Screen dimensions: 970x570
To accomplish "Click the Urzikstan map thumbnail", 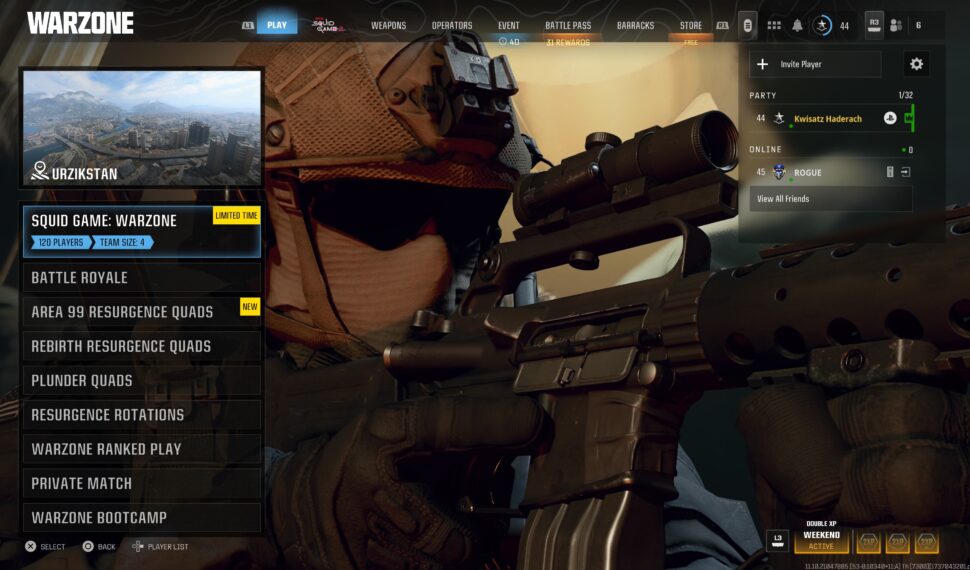I will 142,128.
